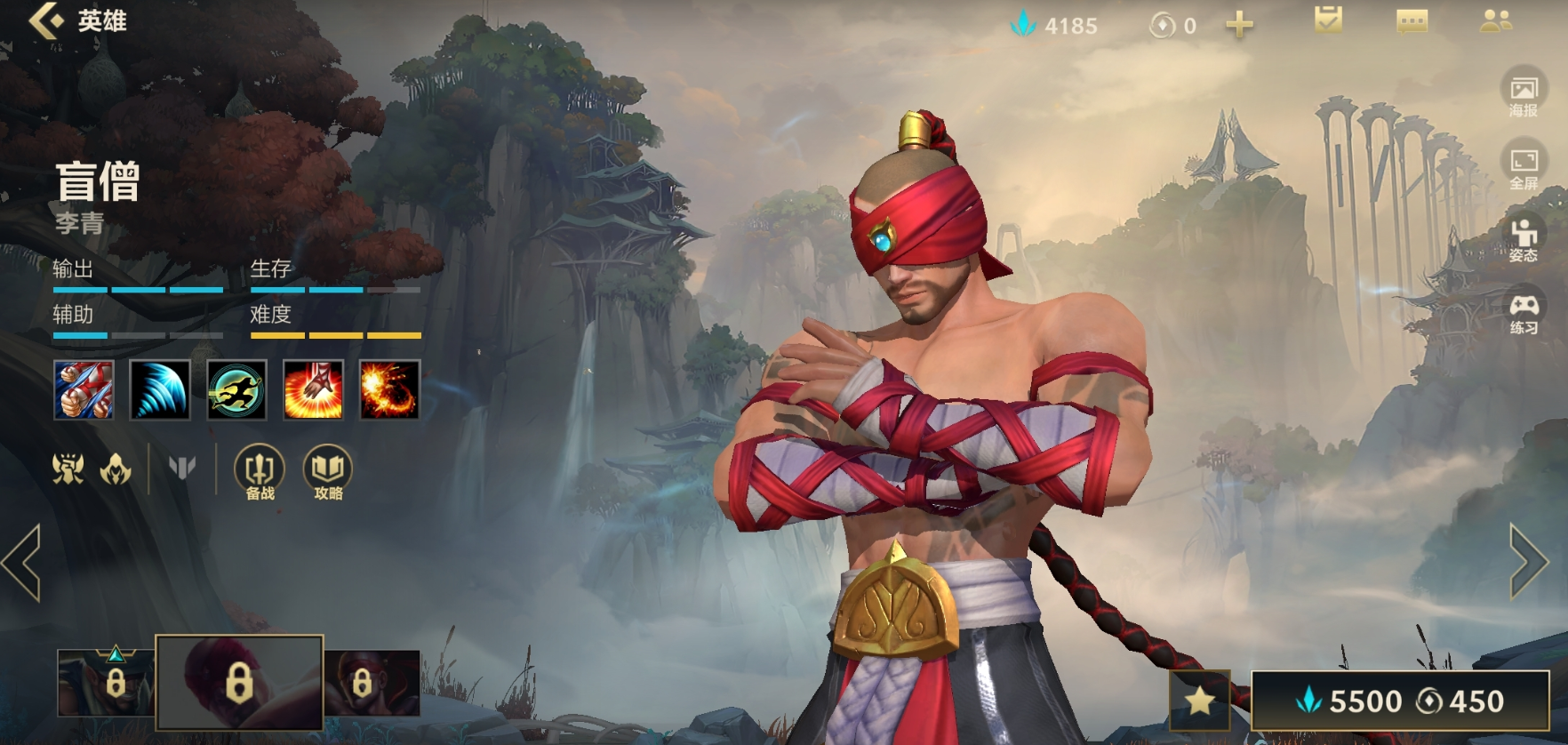The height and width of the screenshot is (745, 1568).
Task: View the fiery hand slam ability
Action: pyautogui.click(x=313, y=389)
